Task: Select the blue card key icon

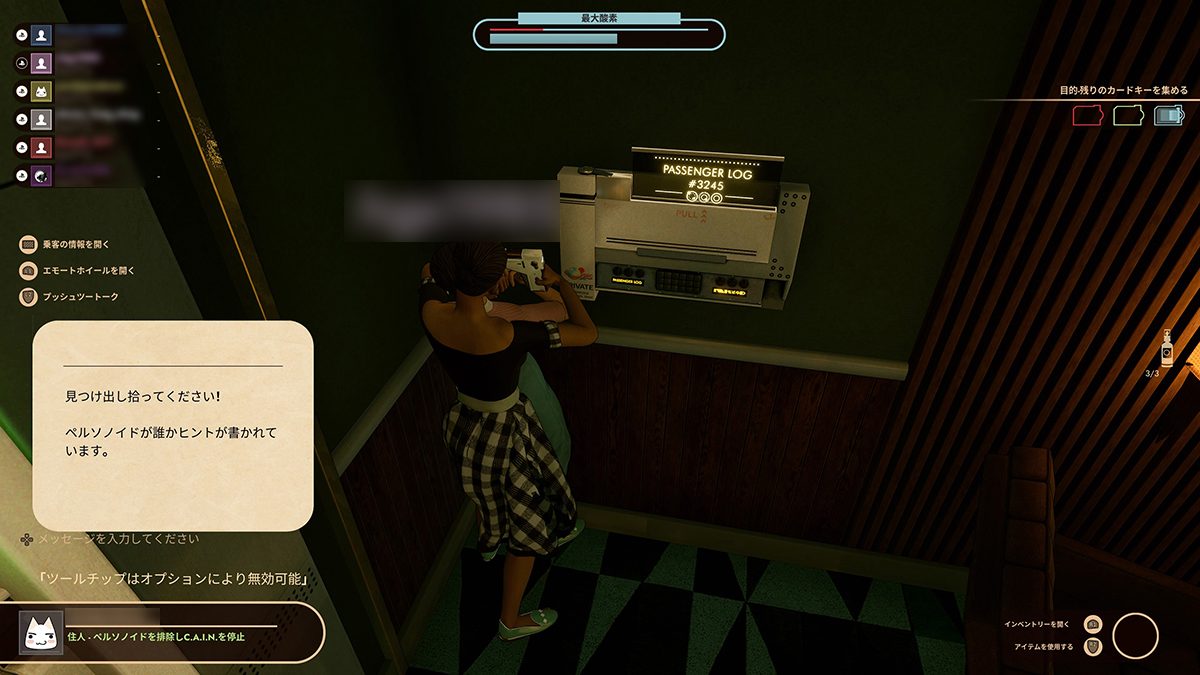Action: (x=1168, y=116)
